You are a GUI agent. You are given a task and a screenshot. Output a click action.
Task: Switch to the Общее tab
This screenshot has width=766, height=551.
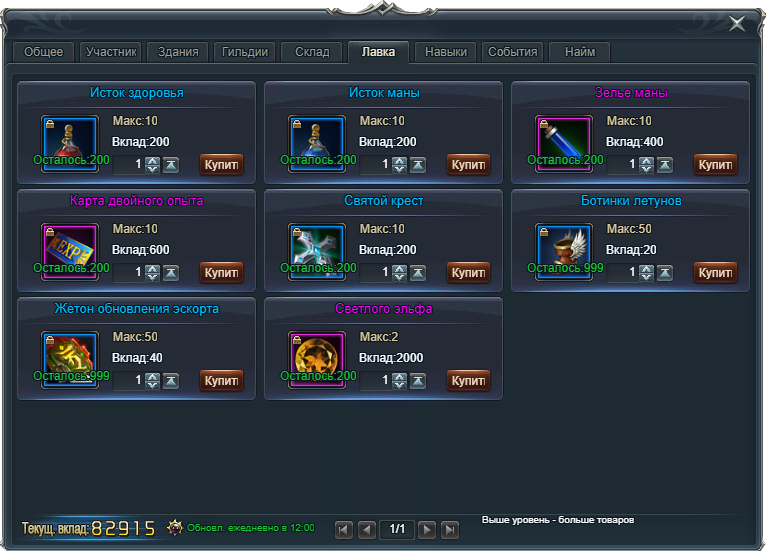tap(43, 52)
